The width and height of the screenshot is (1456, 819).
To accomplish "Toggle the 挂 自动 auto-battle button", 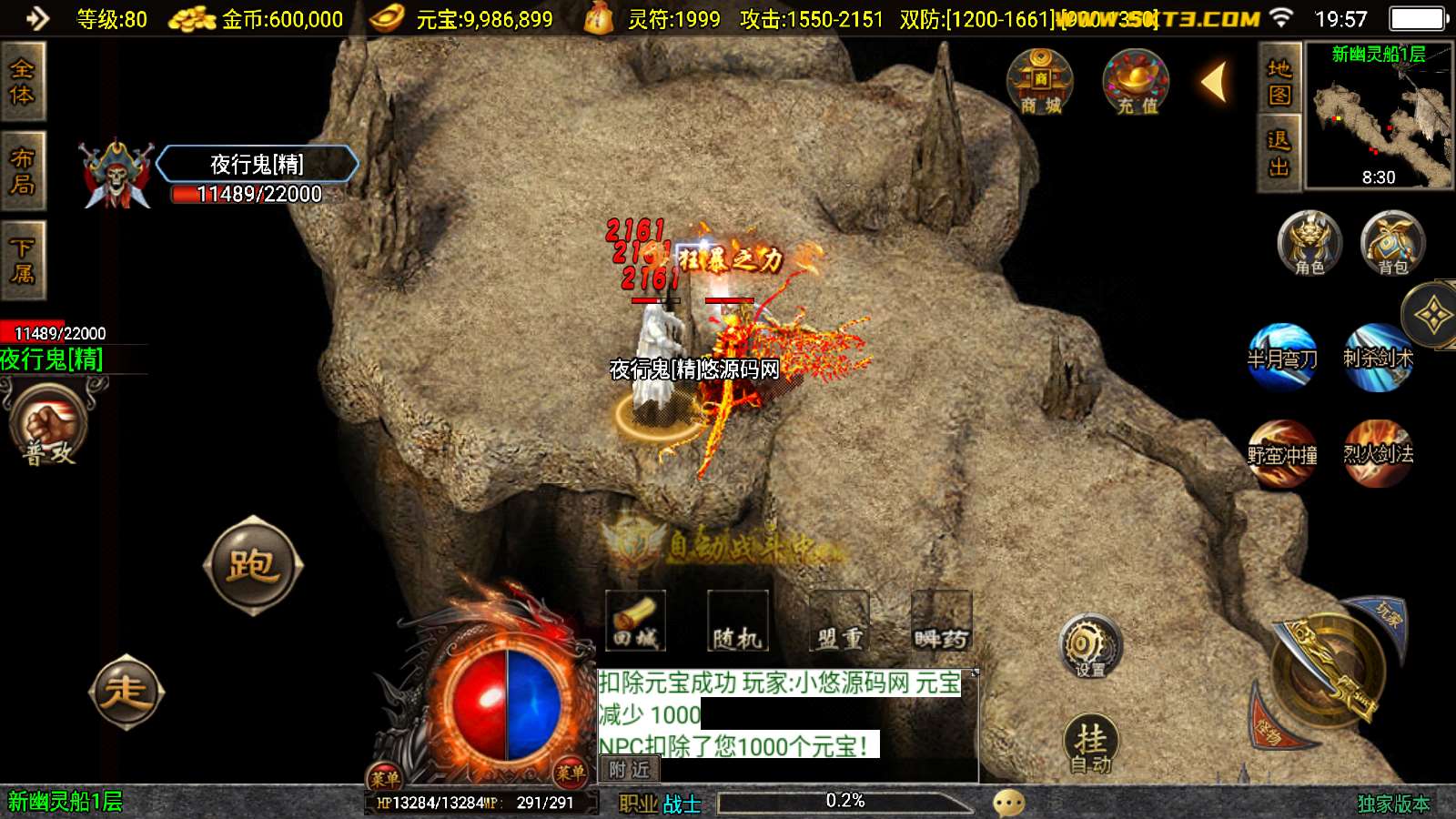I will coord(1090,744).
